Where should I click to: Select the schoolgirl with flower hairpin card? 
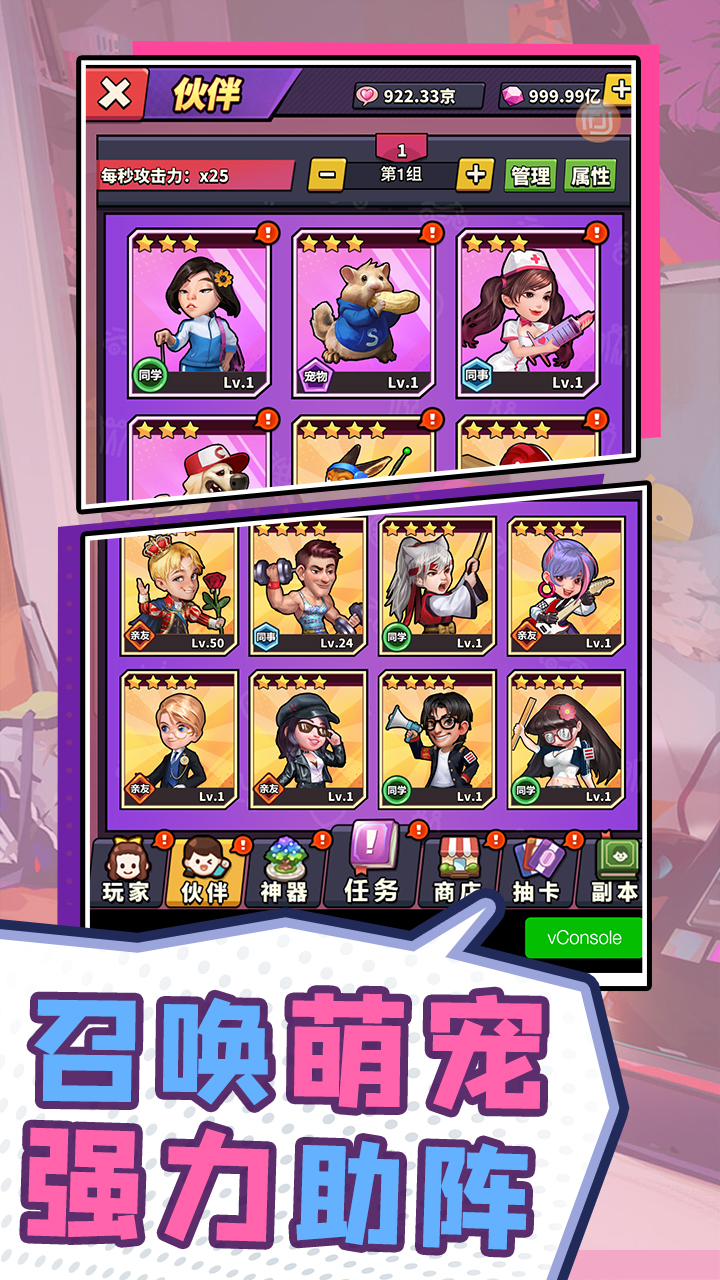[198, 313]
